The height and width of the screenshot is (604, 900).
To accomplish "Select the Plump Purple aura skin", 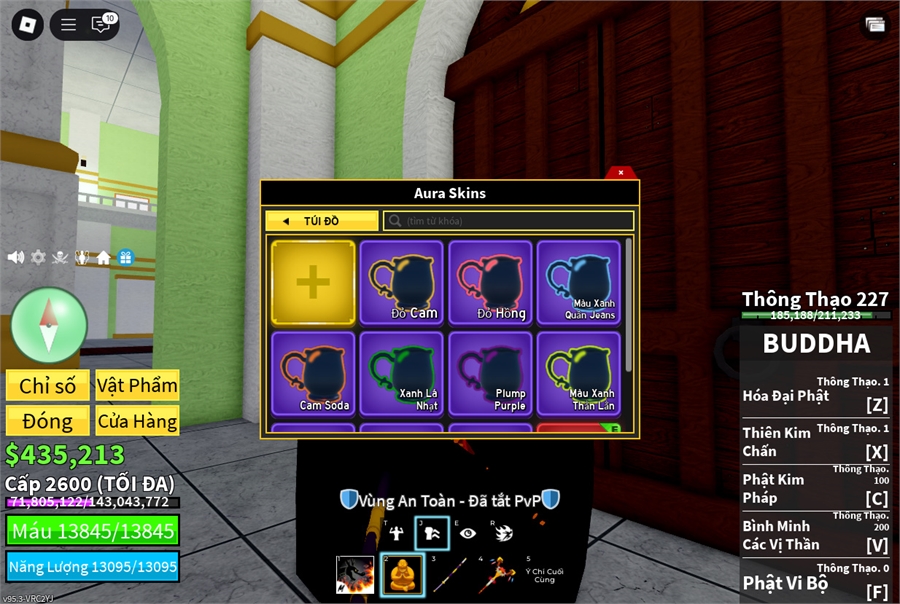I will 490,373.
